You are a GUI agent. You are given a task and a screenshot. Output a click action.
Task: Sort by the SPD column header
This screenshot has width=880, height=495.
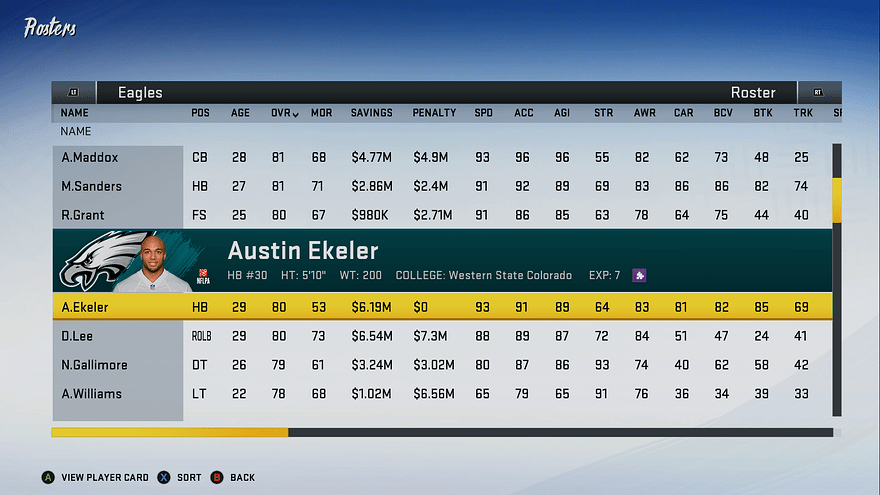[x=484, y=113]
